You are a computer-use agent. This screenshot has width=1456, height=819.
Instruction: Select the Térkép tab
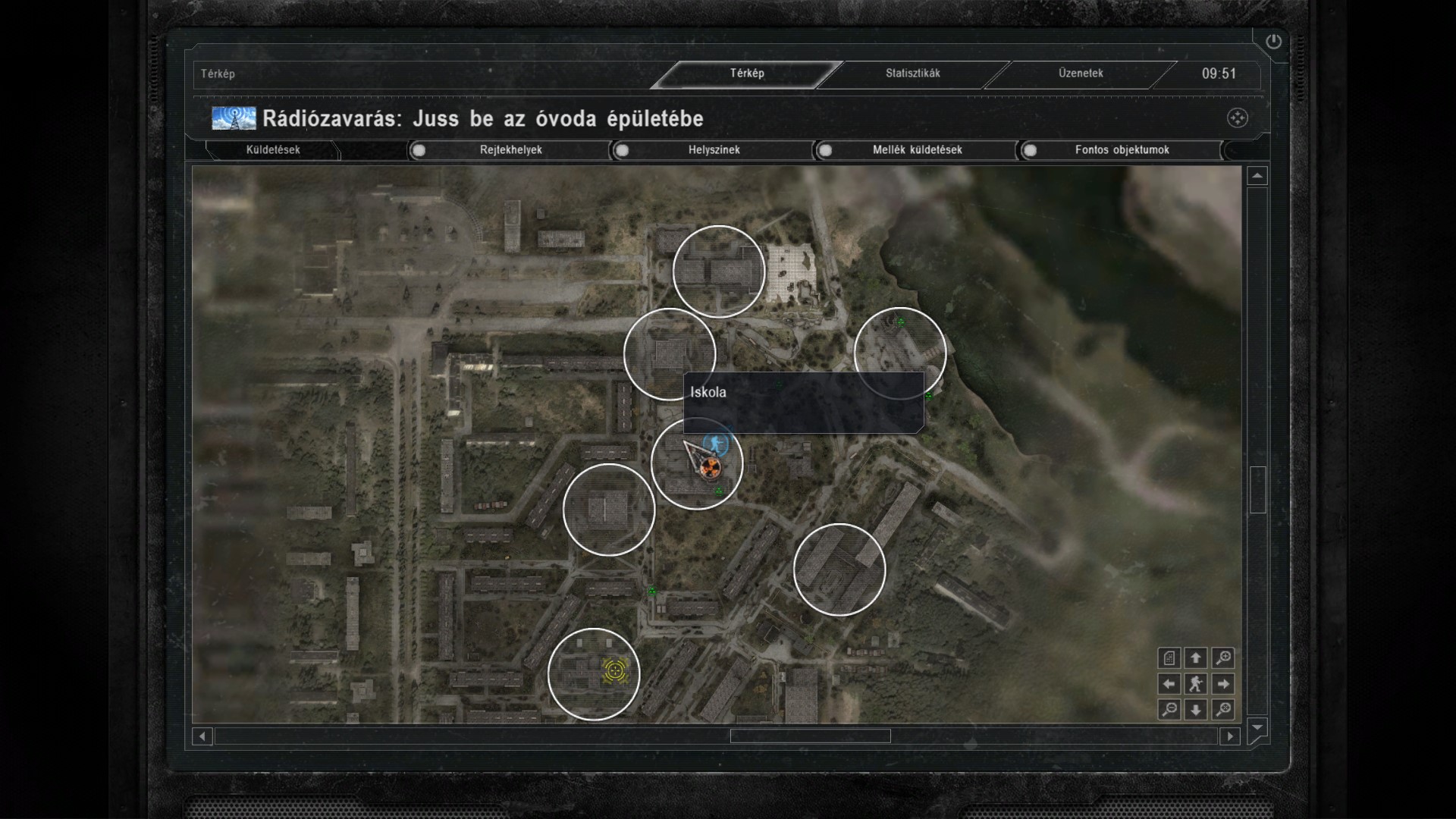click(x=747, y=74)
